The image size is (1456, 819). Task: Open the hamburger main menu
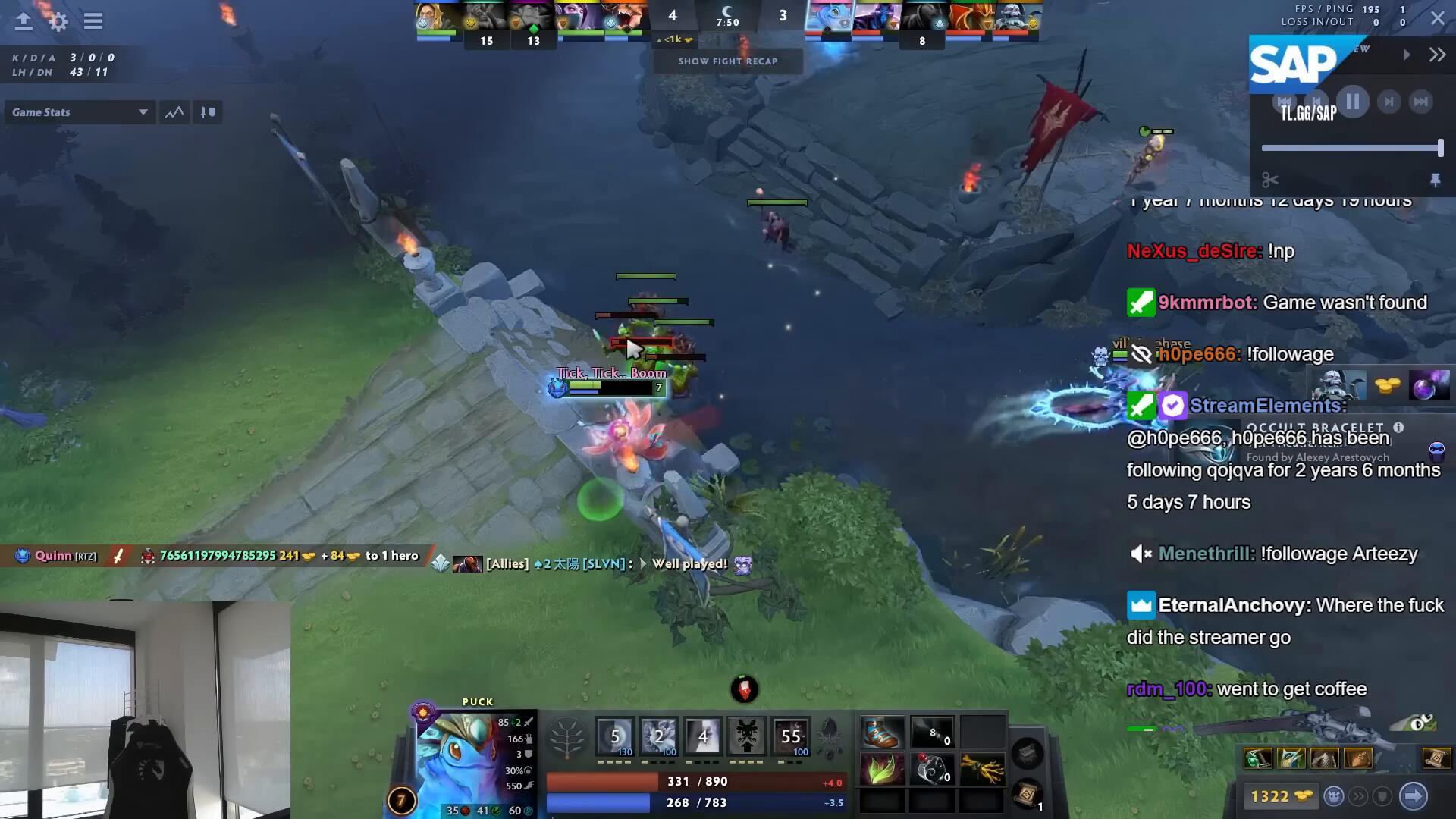click(x=93, y=21)
